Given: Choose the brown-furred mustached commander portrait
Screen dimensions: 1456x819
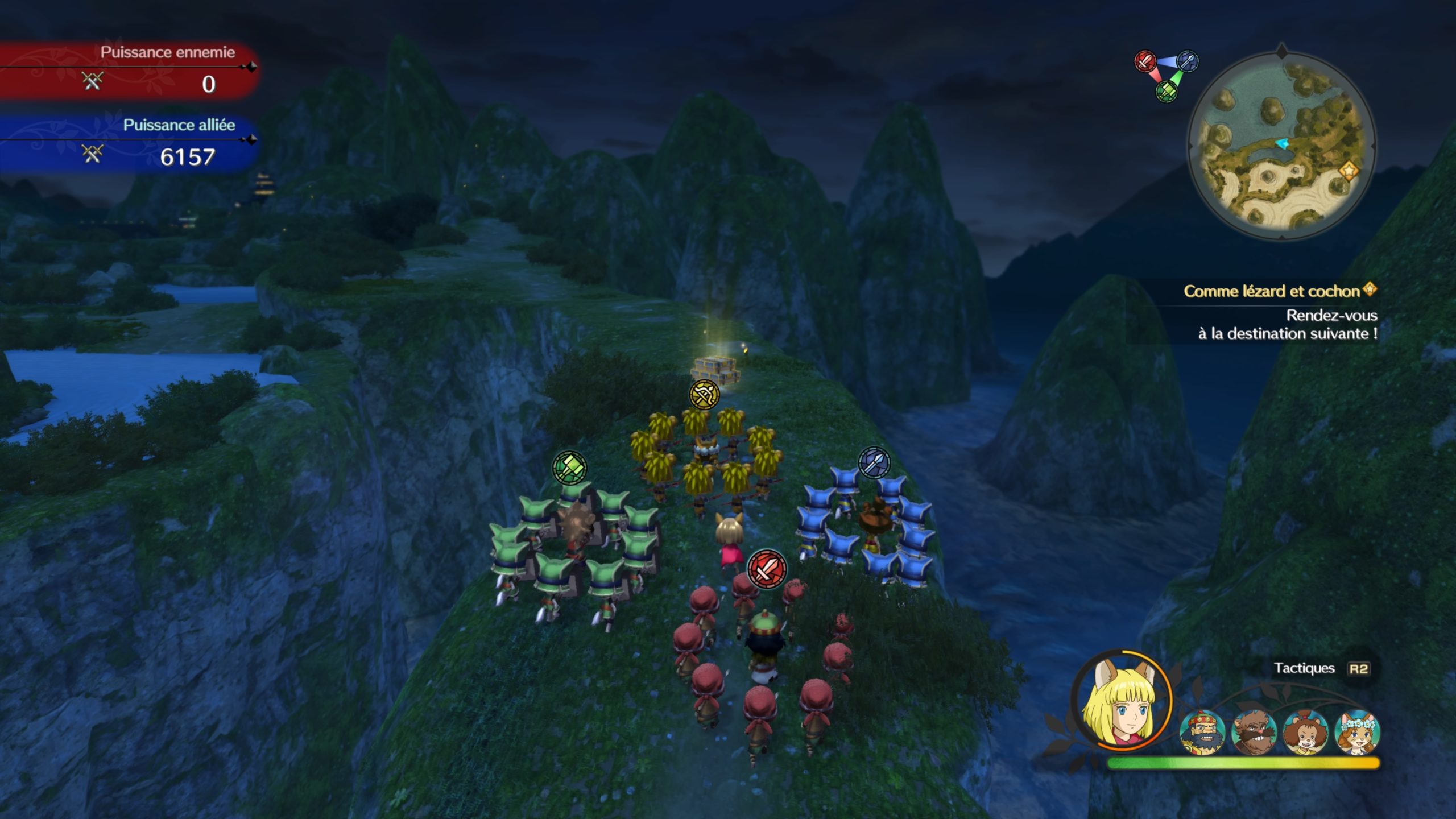Looking at the screenshot, I should 1254,732.
